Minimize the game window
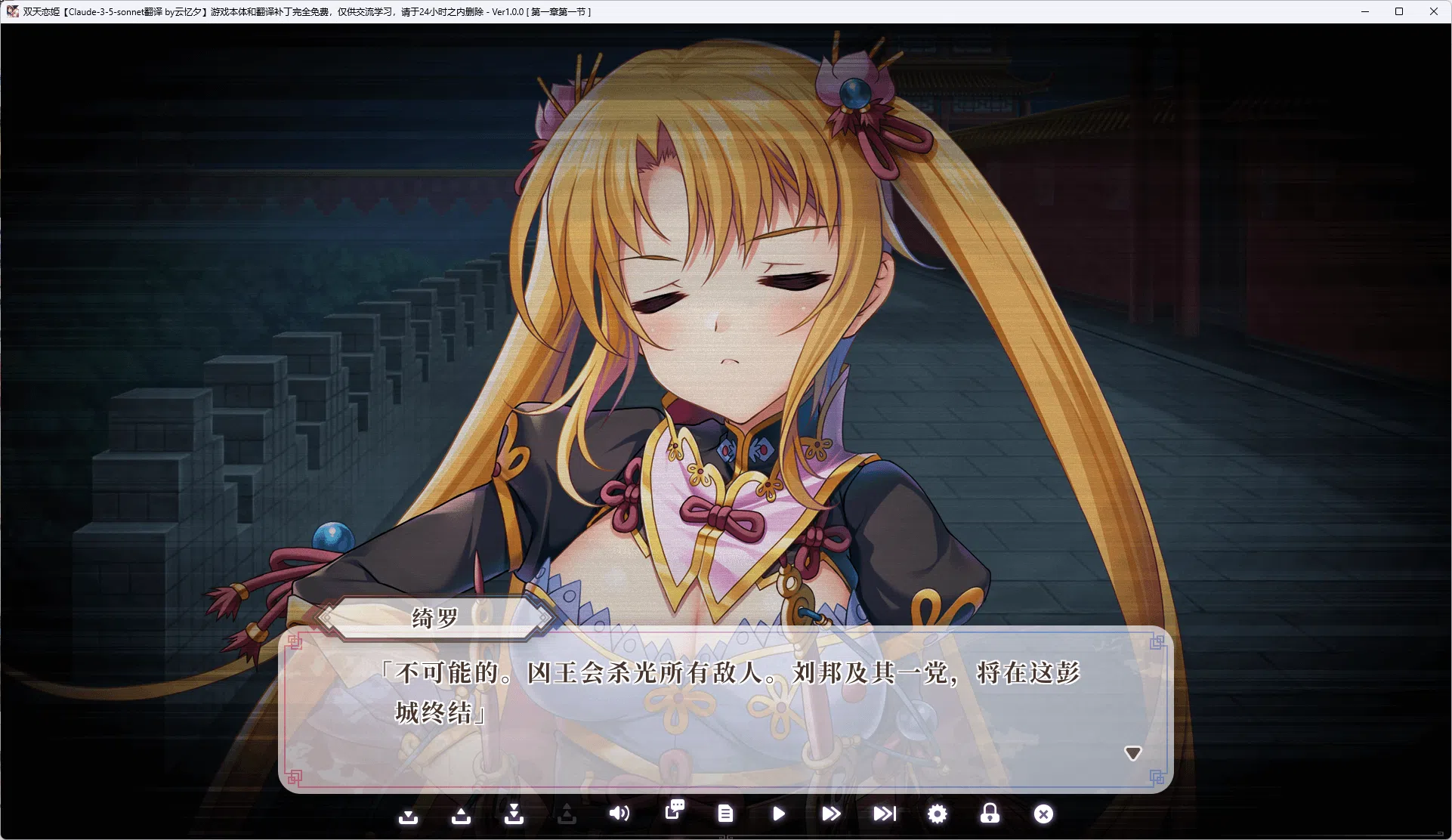1452x840 pixels. pos(1364,11)
